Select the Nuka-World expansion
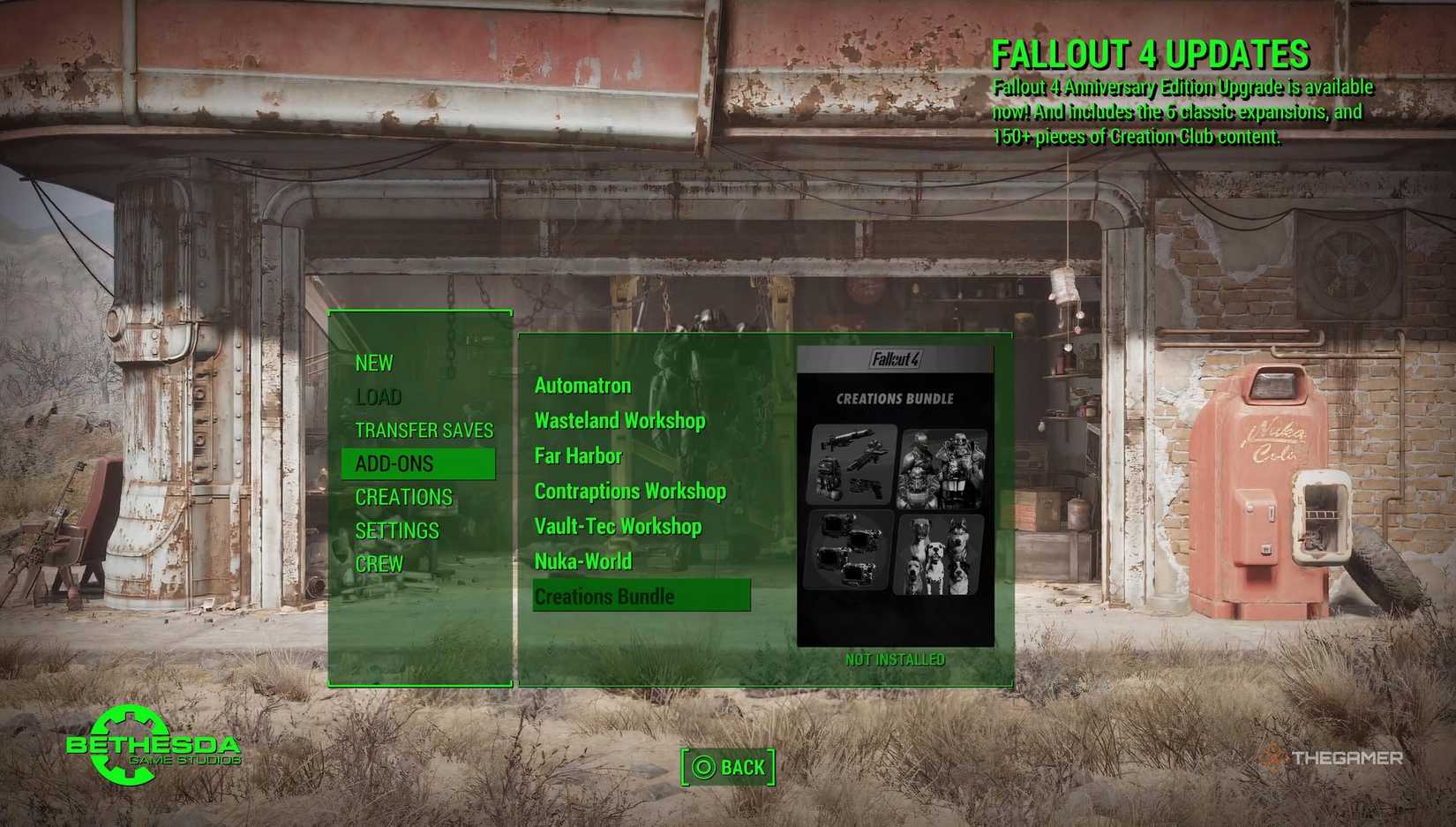The image size is (1456, 827). pos(583,561)
